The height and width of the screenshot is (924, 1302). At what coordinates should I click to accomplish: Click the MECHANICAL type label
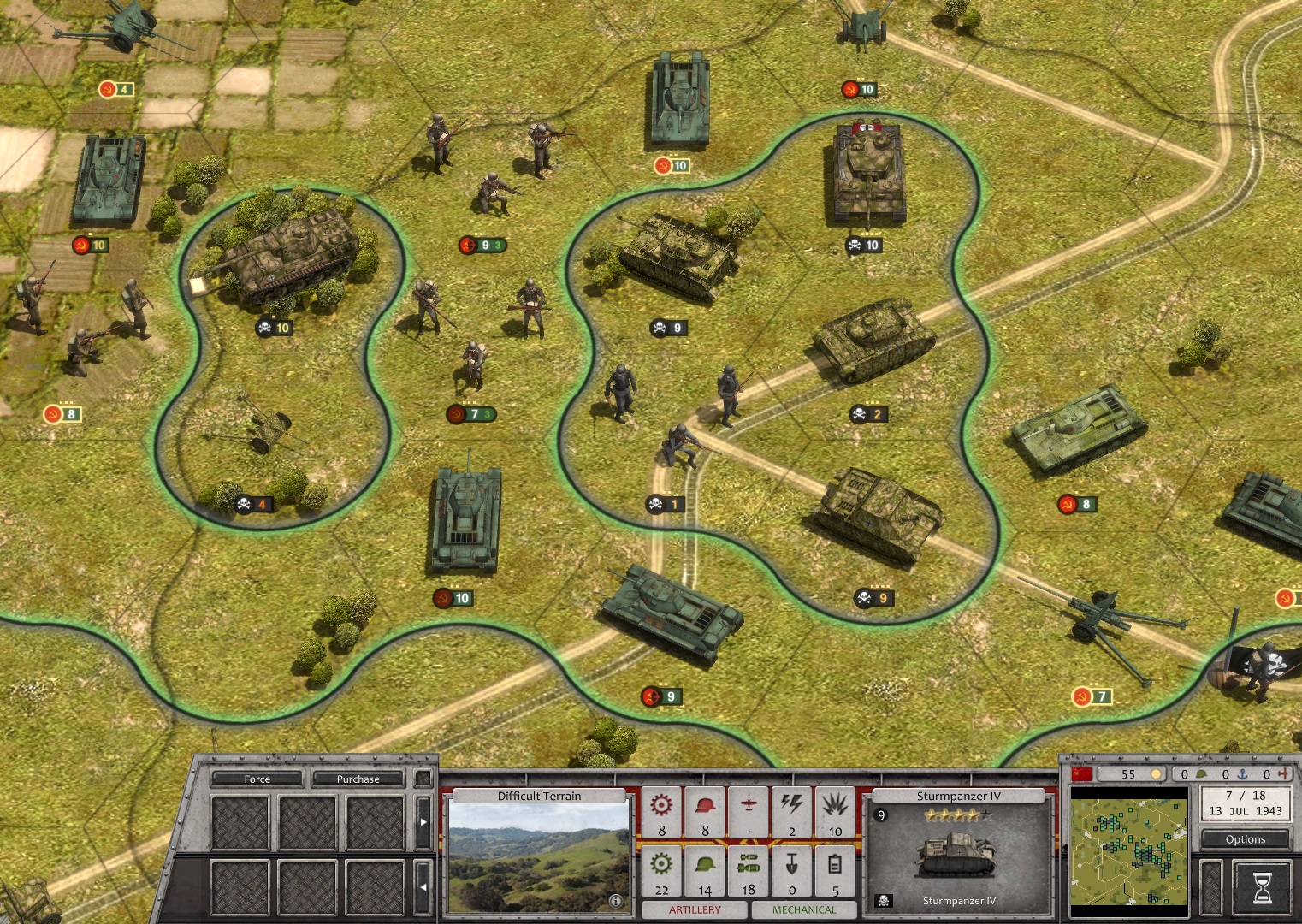[804, 909]
